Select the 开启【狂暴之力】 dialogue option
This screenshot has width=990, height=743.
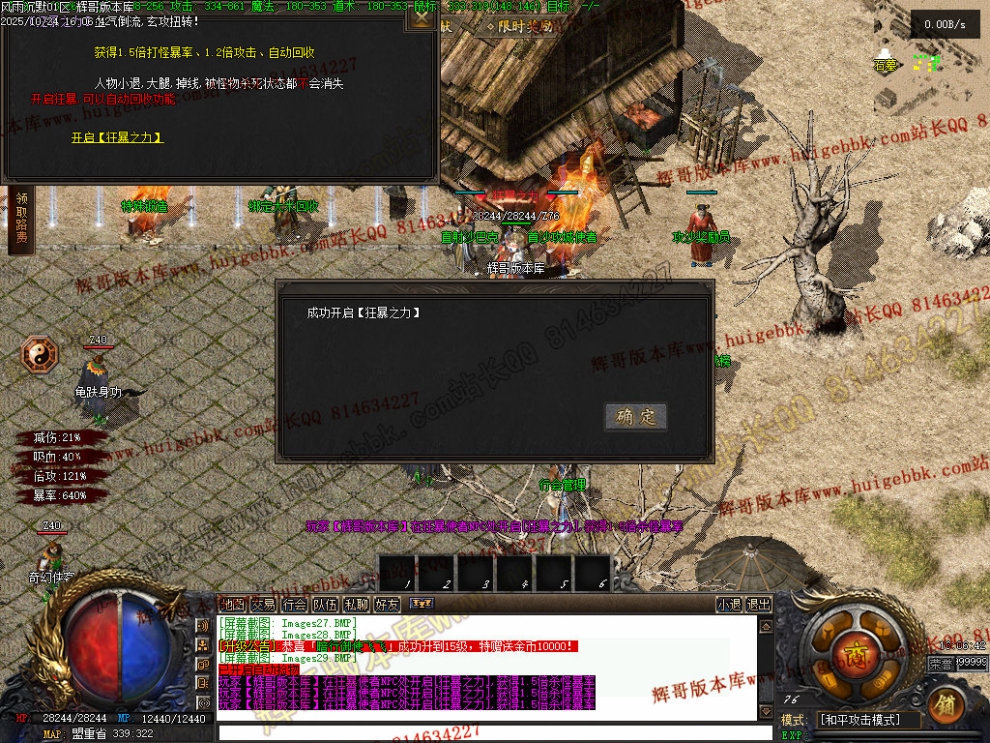pos(117,137)
